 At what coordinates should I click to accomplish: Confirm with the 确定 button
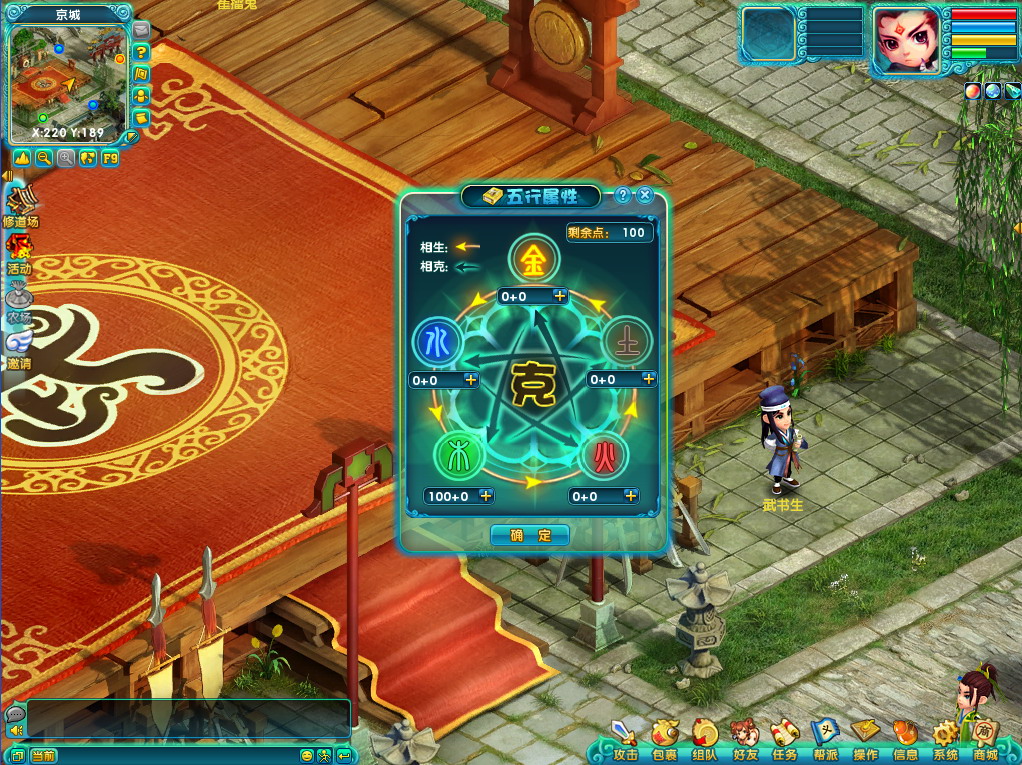(530, 535)
